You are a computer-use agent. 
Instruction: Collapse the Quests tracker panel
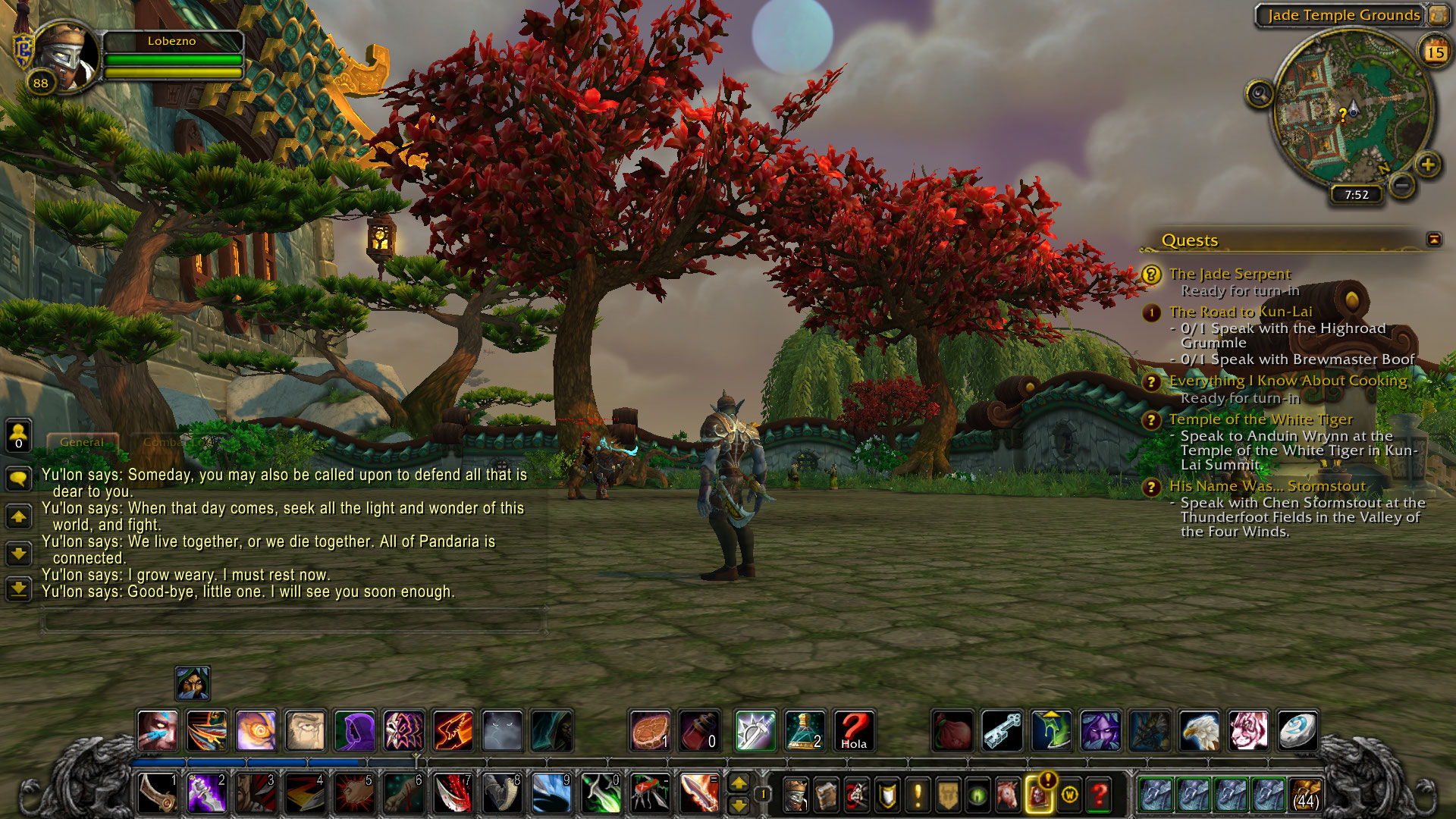point(1433,240)
